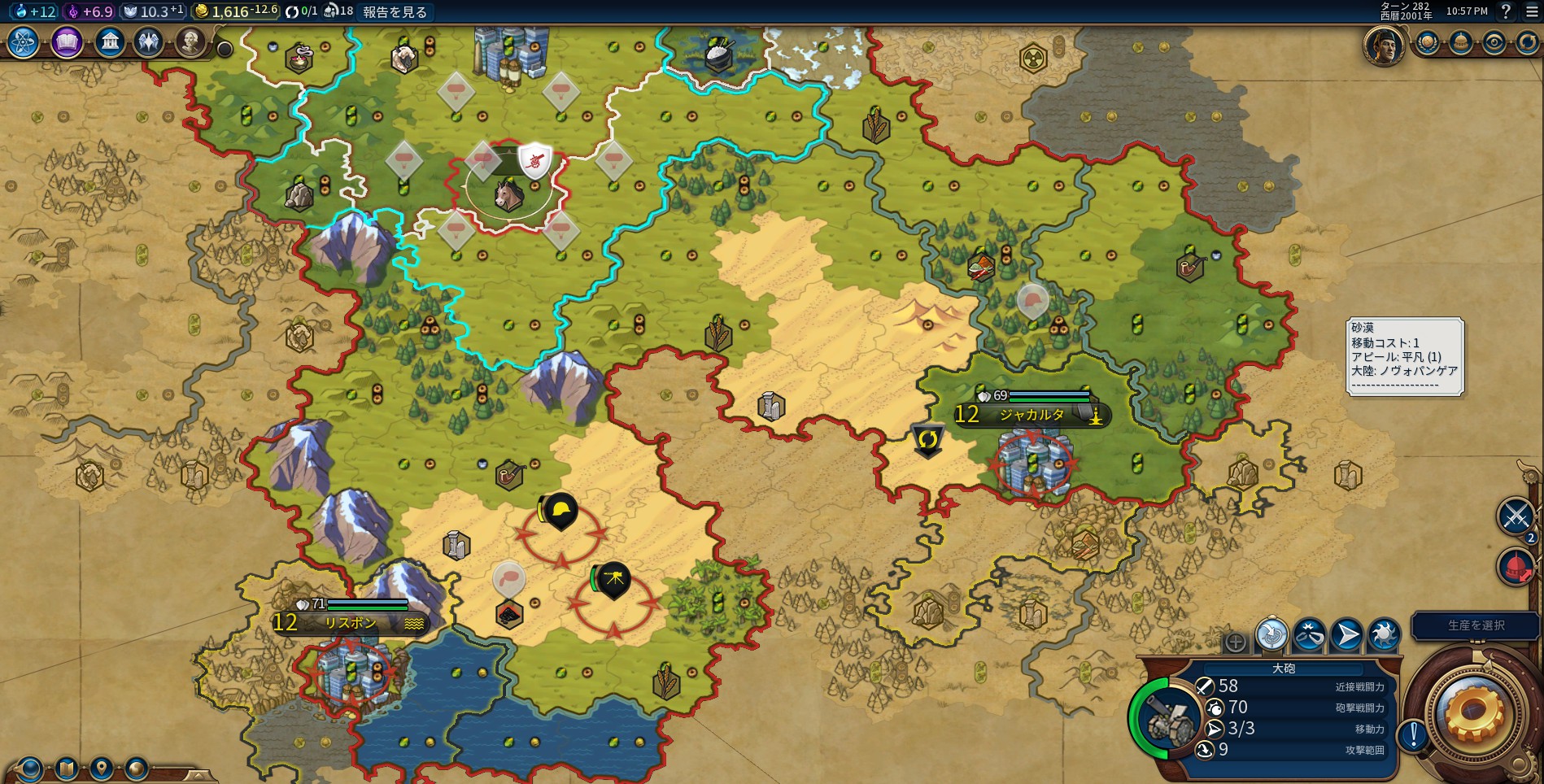Open the religion winged icon

[x=149, y=42]
